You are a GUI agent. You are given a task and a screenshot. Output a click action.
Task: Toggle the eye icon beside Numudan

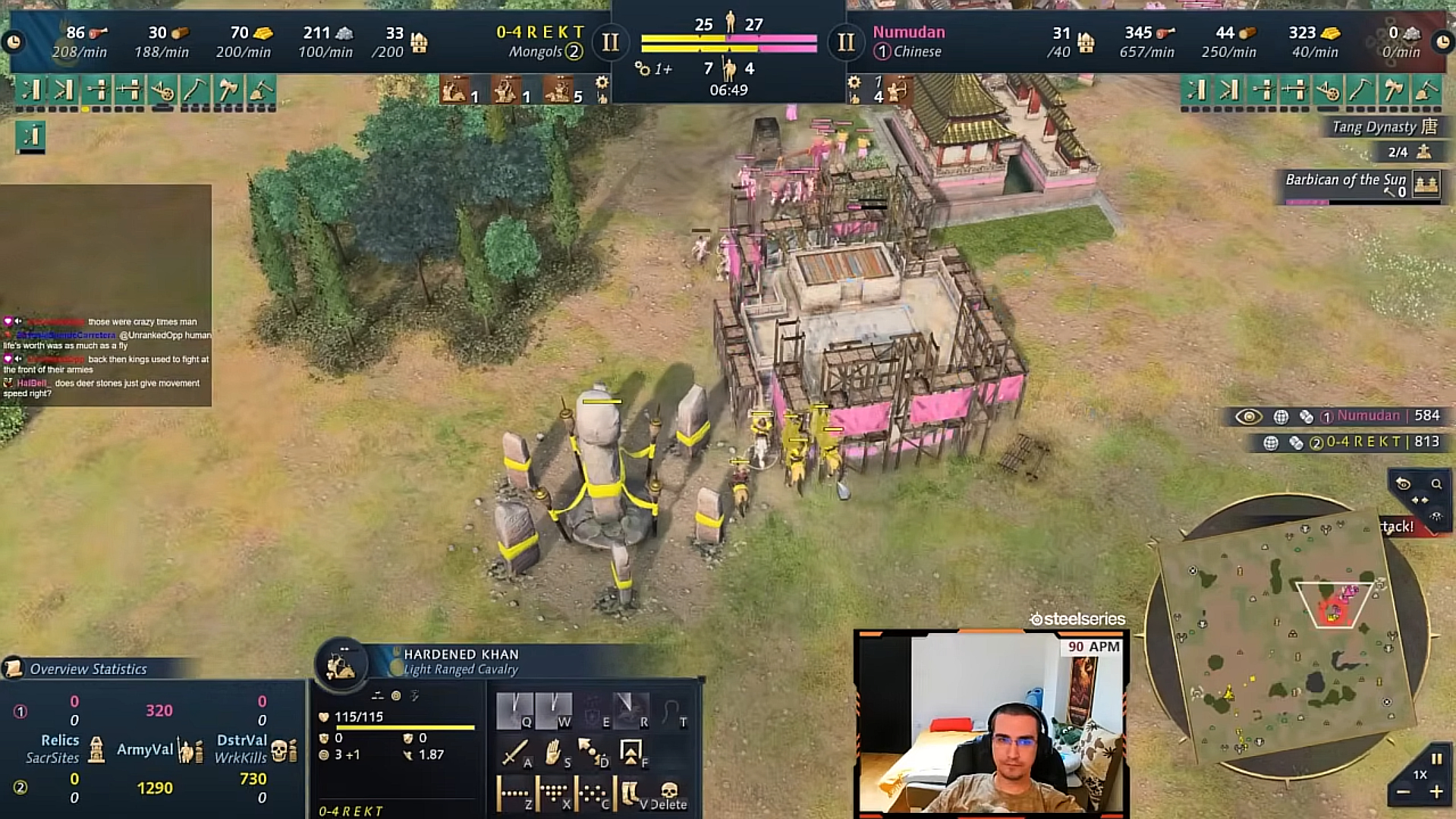(1248, 416)
